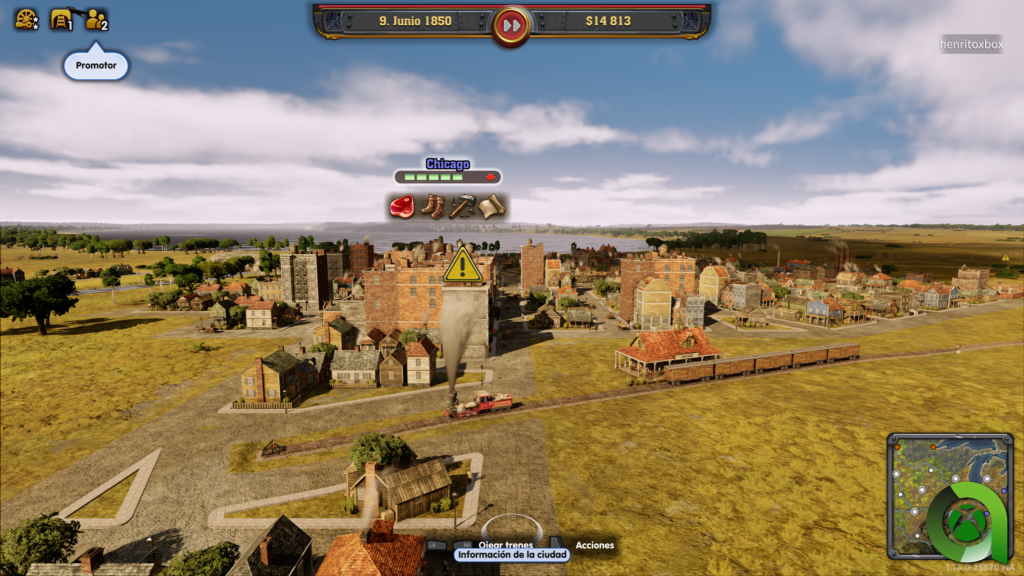
Task: Click the hammer and nails goods icon
Action: click(461, 207)
